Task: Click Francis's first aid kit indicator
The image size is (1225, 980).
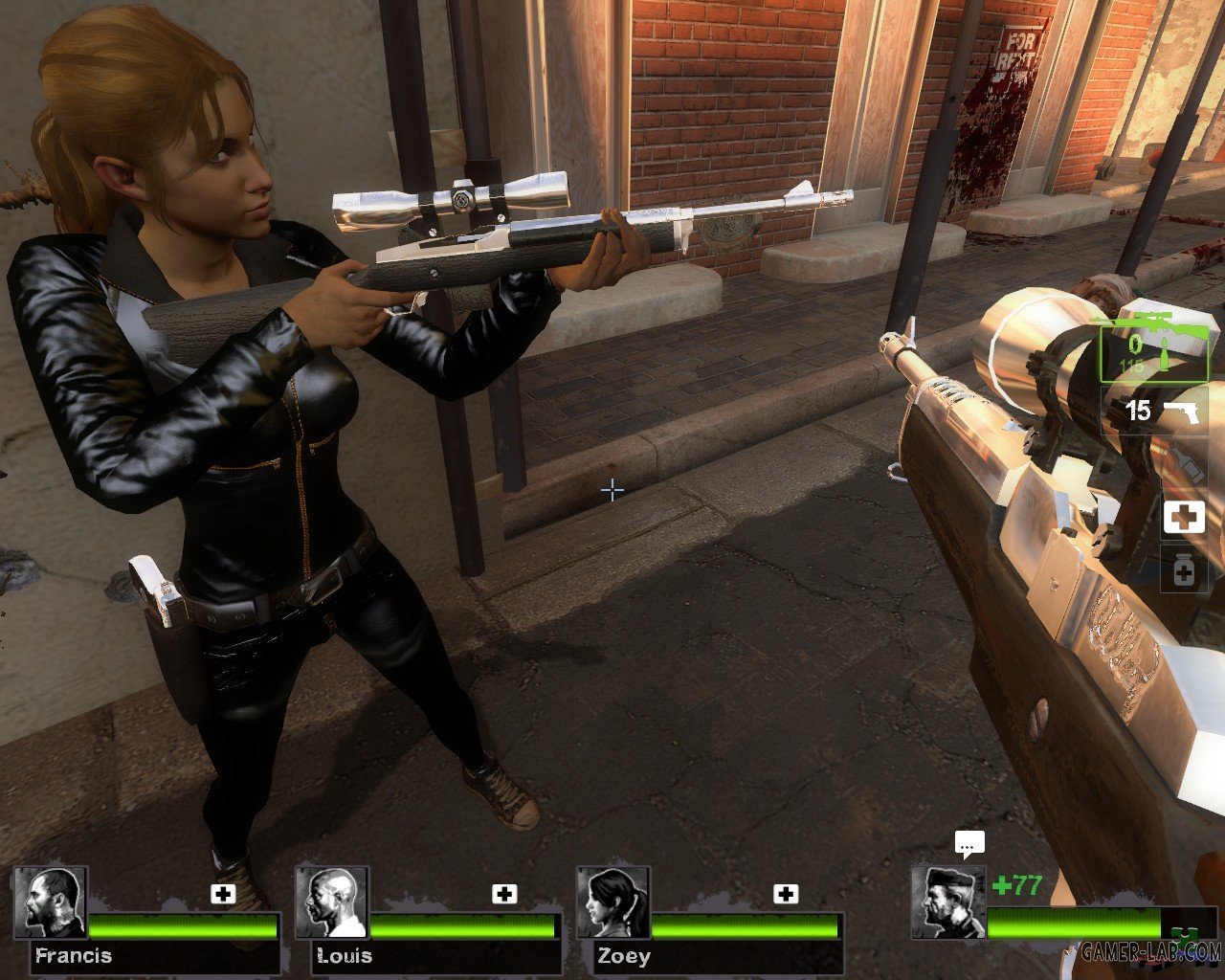Action: point(223,894)
